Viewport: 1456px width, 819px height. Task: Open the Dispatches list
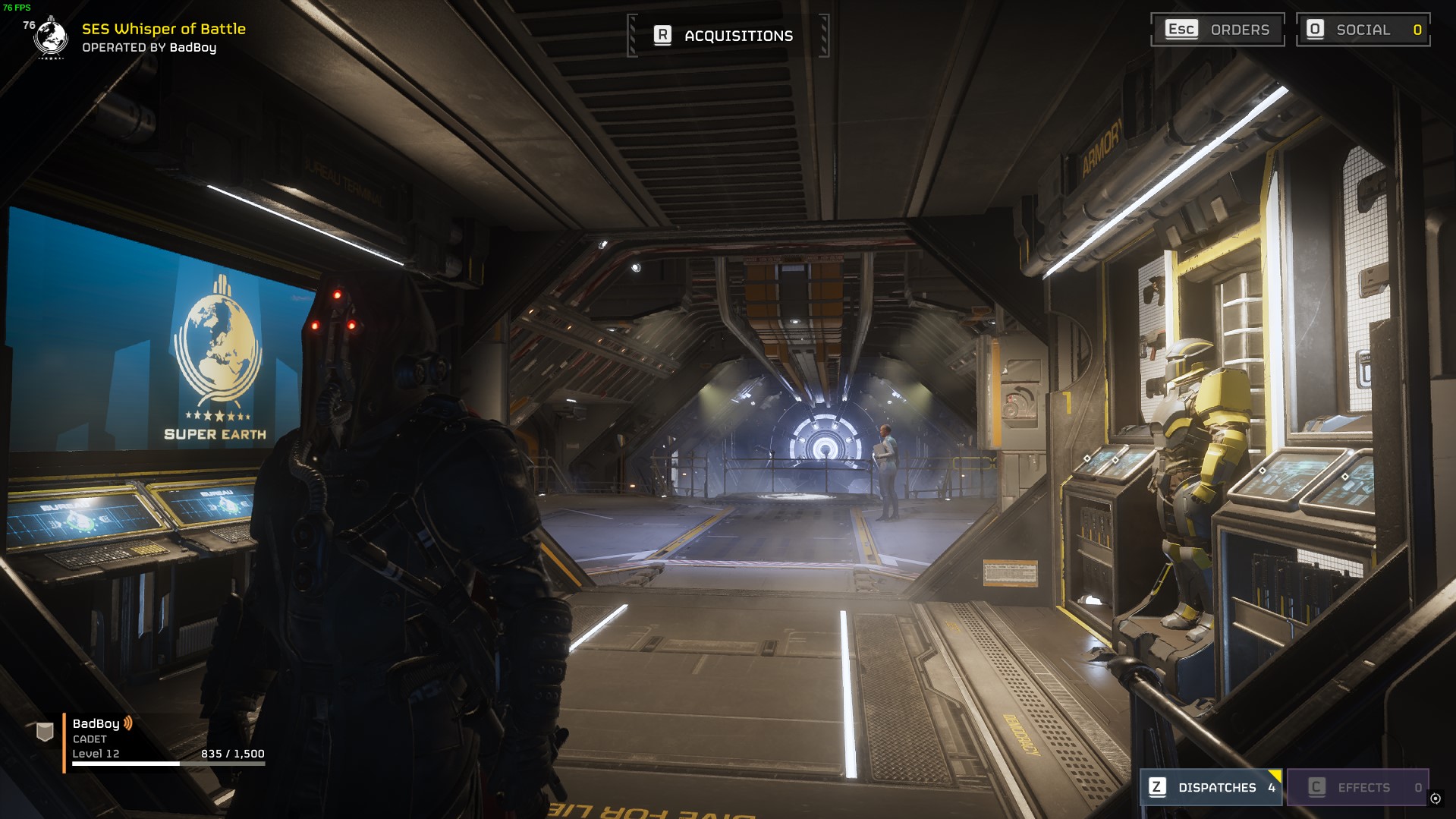coord(1211,787)
